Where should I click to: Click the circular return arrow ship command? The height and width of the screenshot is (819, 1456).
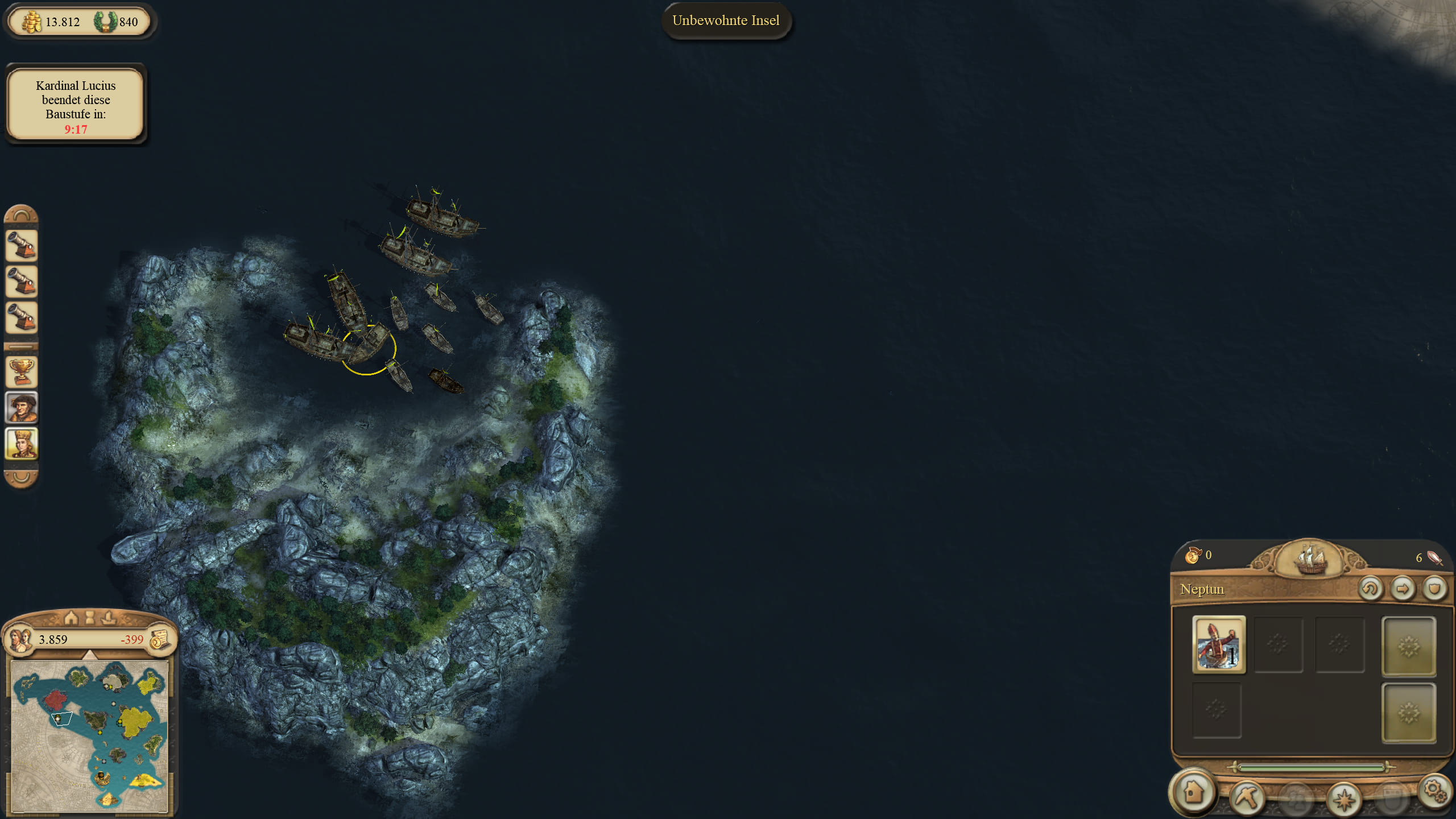click(1370, 589)
